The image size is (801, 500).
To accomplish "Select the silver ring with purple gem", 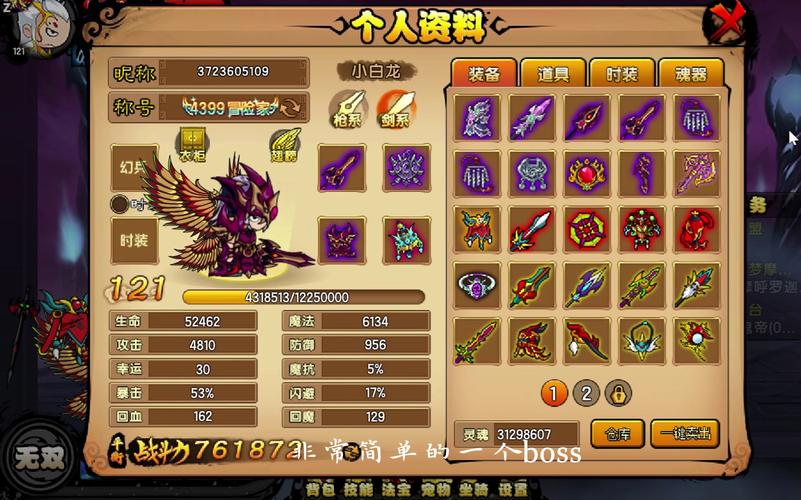I will pyautogui.click(x=479, y=285).
